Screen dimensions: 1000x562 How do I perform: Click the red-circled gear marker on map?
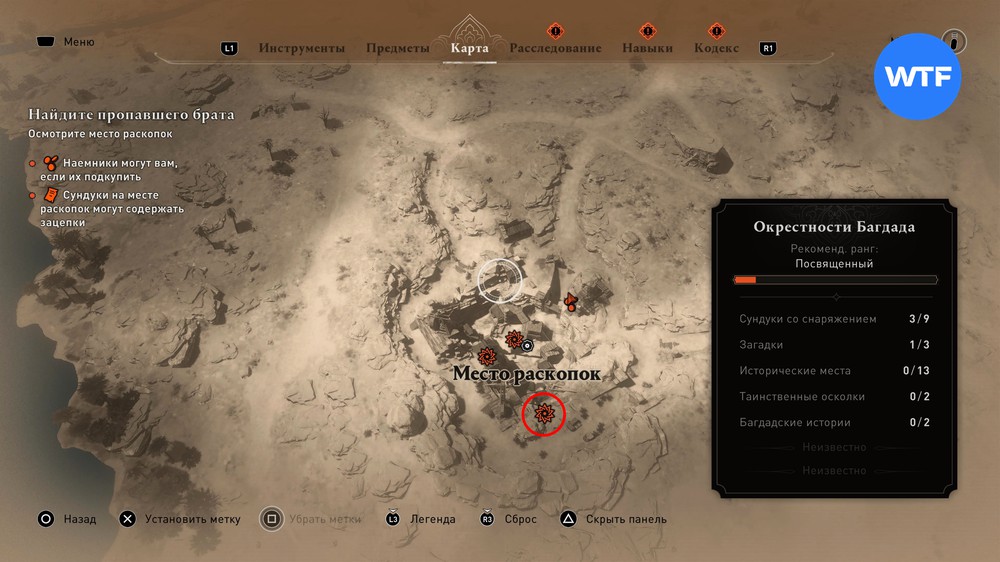pos(544,413)
